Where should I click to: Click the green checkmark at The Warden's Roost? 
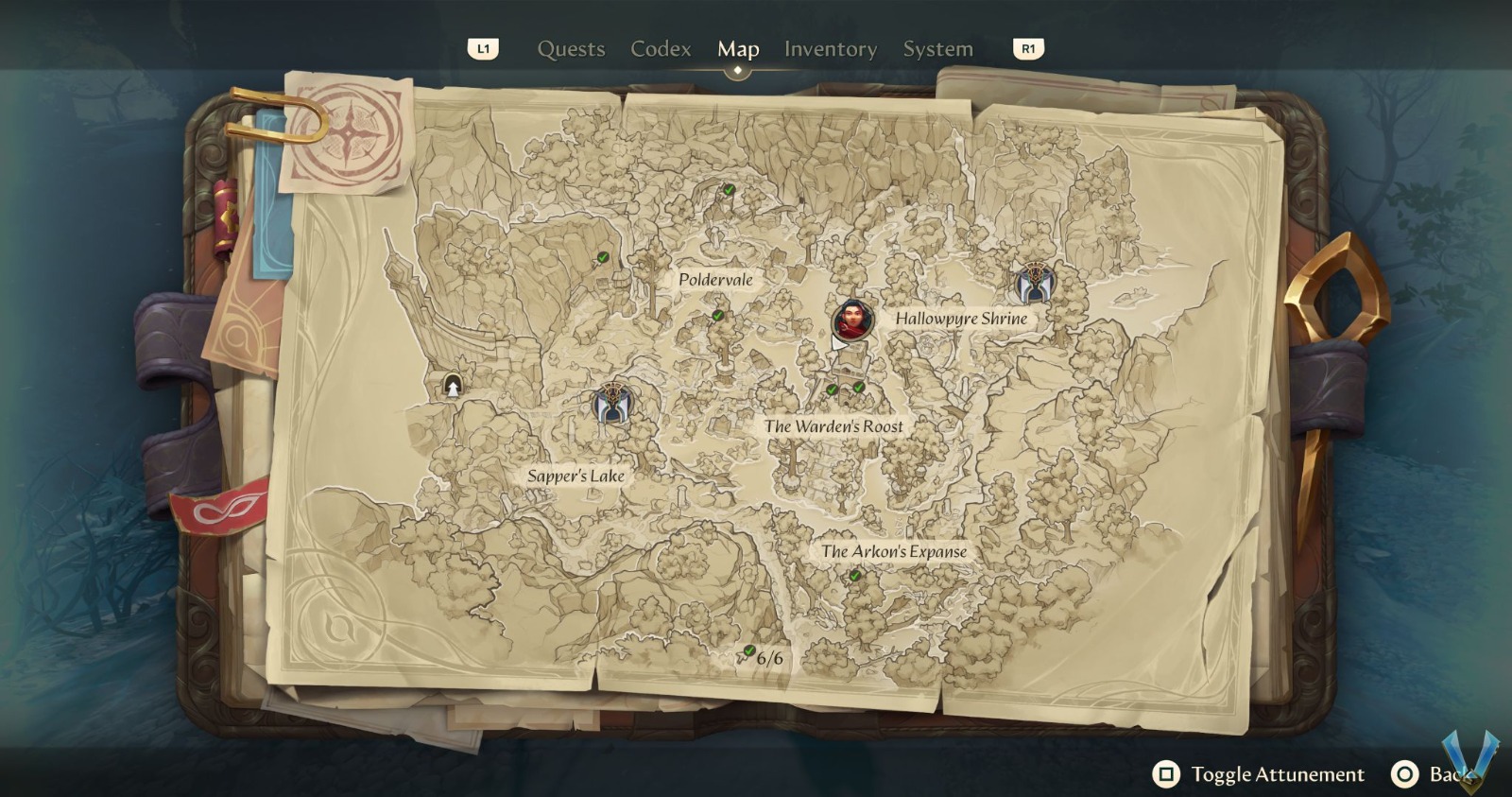[x=831, y=387]
